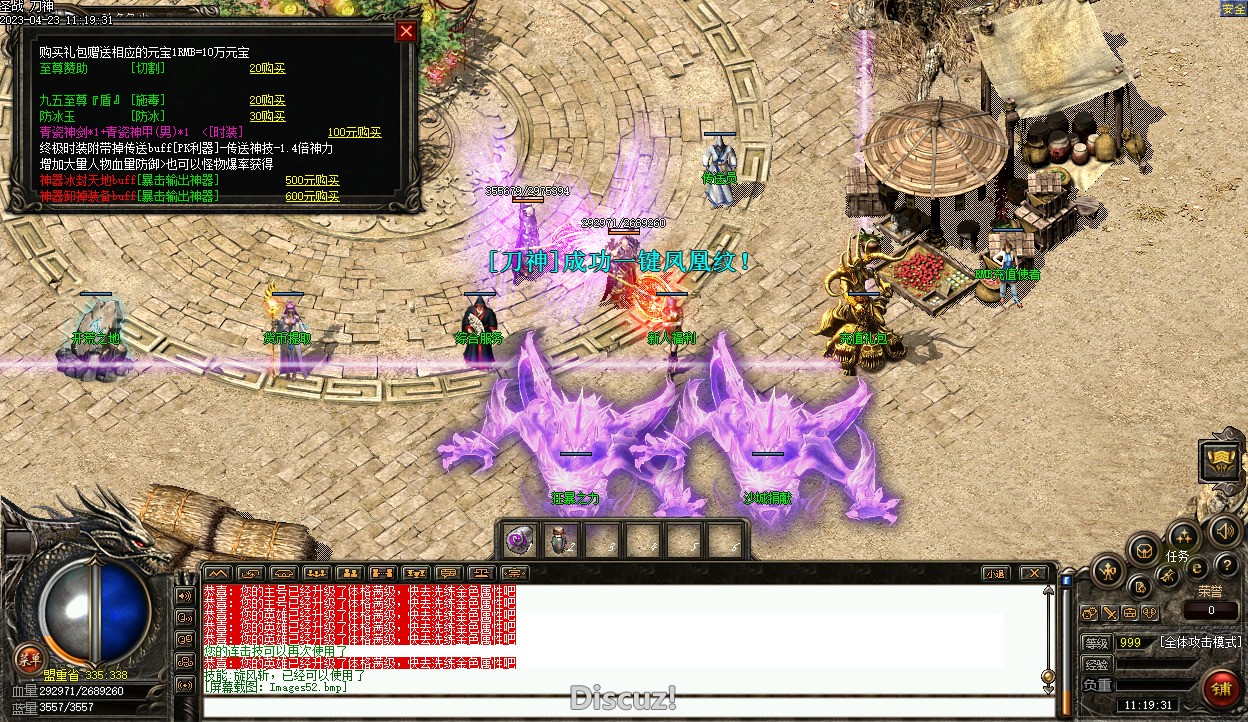Open the red 铺 shop button
Screen dimensions: 1248x722
pos(1221,690)
